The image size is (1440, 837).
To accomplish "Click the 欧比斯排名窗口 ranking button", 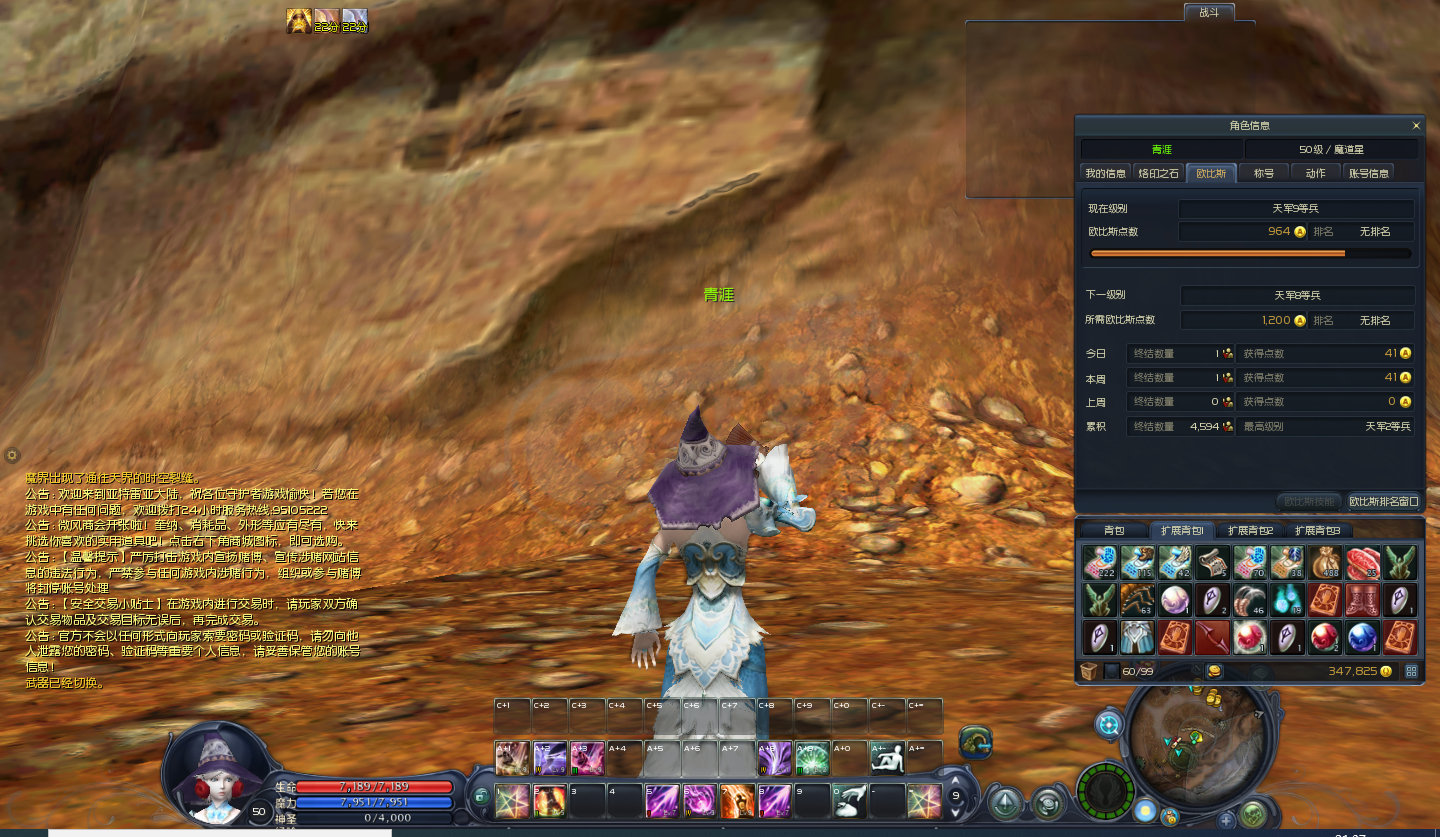I will tap(1383, 501).
